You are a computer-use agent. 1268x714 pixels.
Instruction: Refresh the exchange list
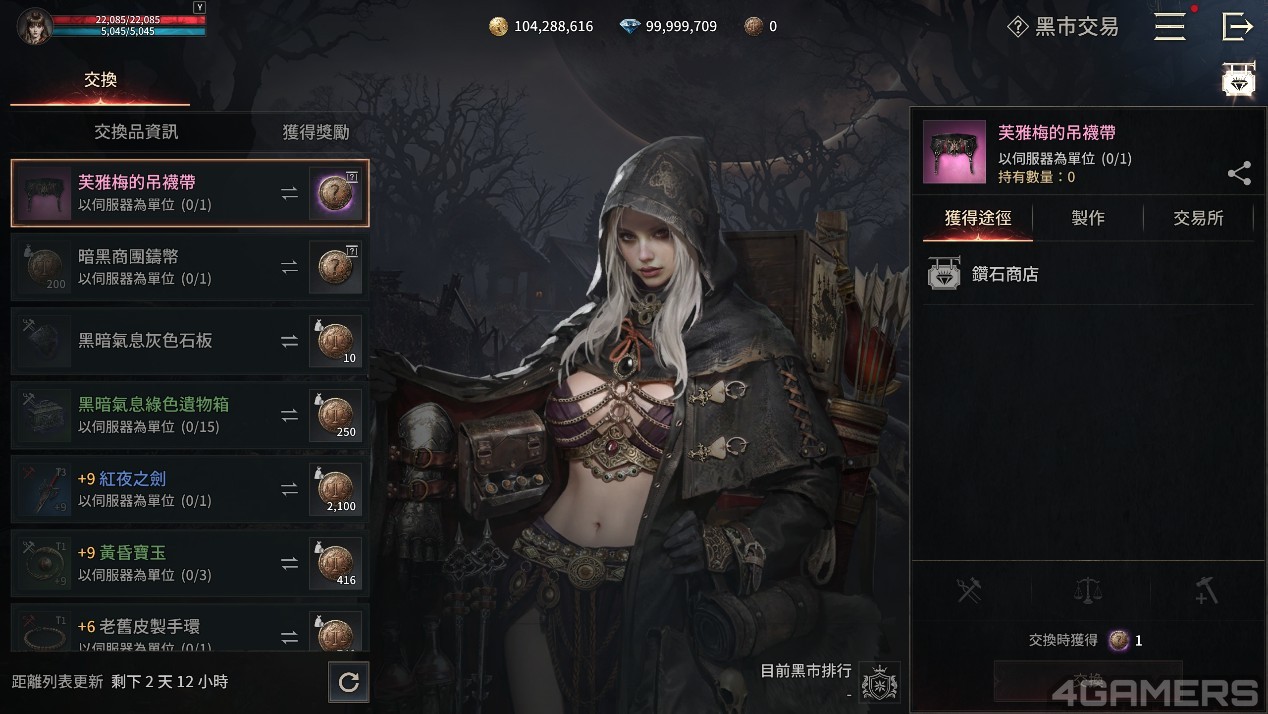[349, 682]
